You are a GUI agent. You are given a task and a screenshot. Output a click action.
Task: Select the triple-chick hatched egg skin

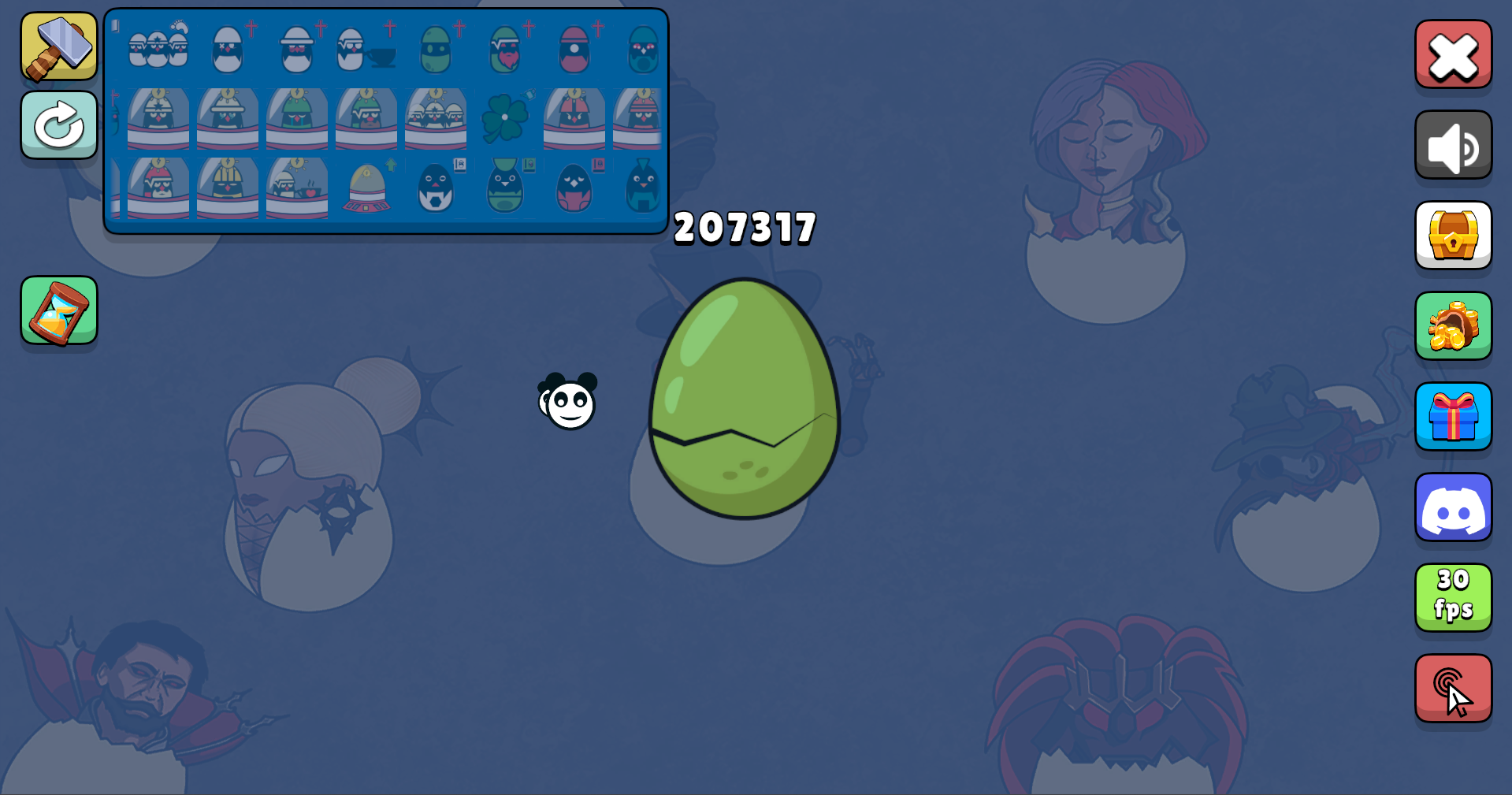[158, 49]
